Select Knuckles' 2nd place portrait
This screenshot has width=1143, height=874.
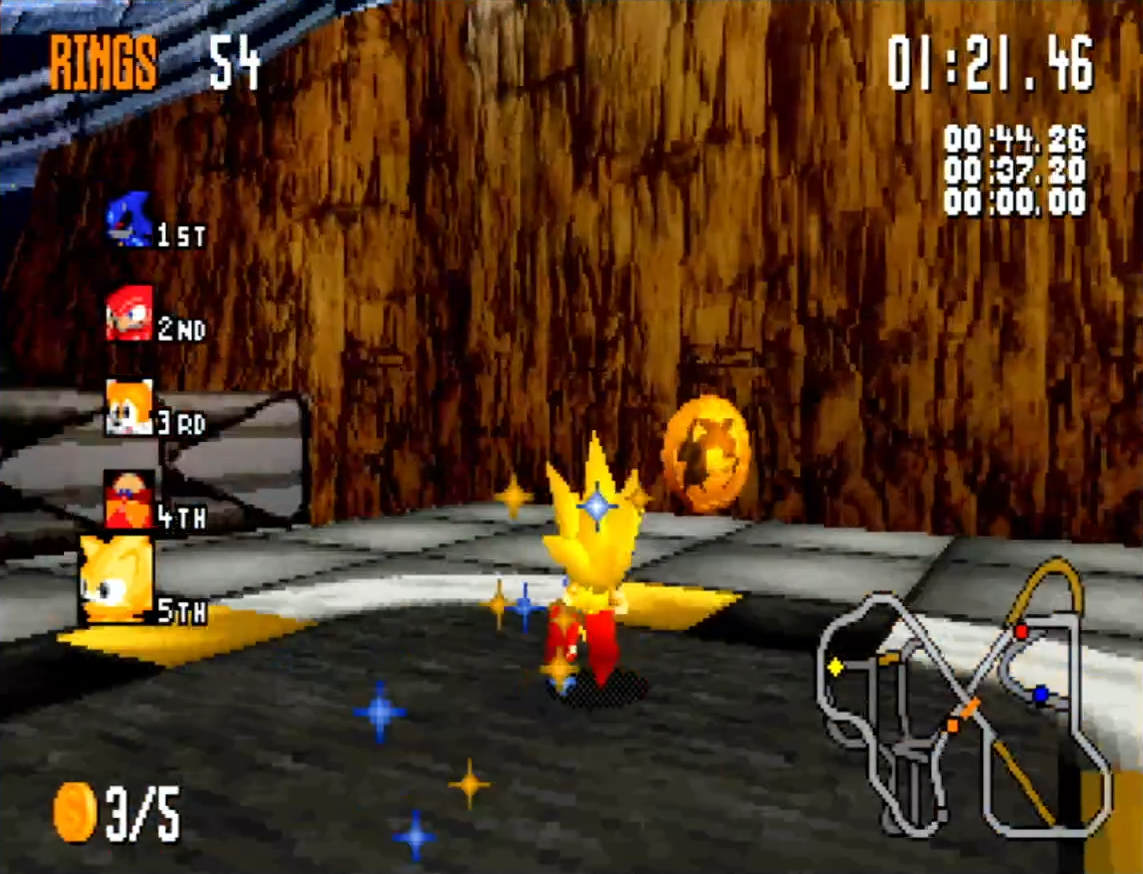pyautogui.click(x=130, y=313)
